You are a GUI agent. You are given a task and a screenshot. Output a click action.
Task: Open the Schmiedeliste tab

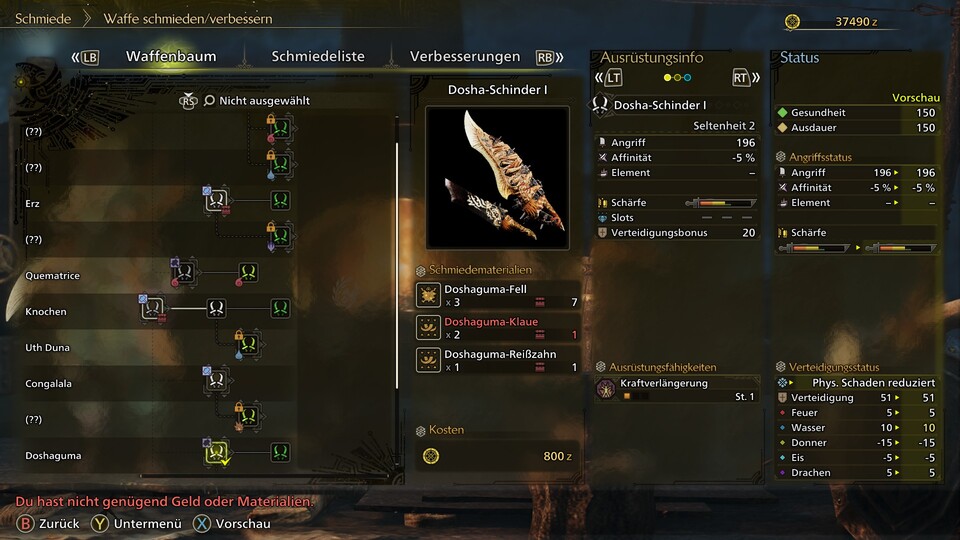click(318, 57)
